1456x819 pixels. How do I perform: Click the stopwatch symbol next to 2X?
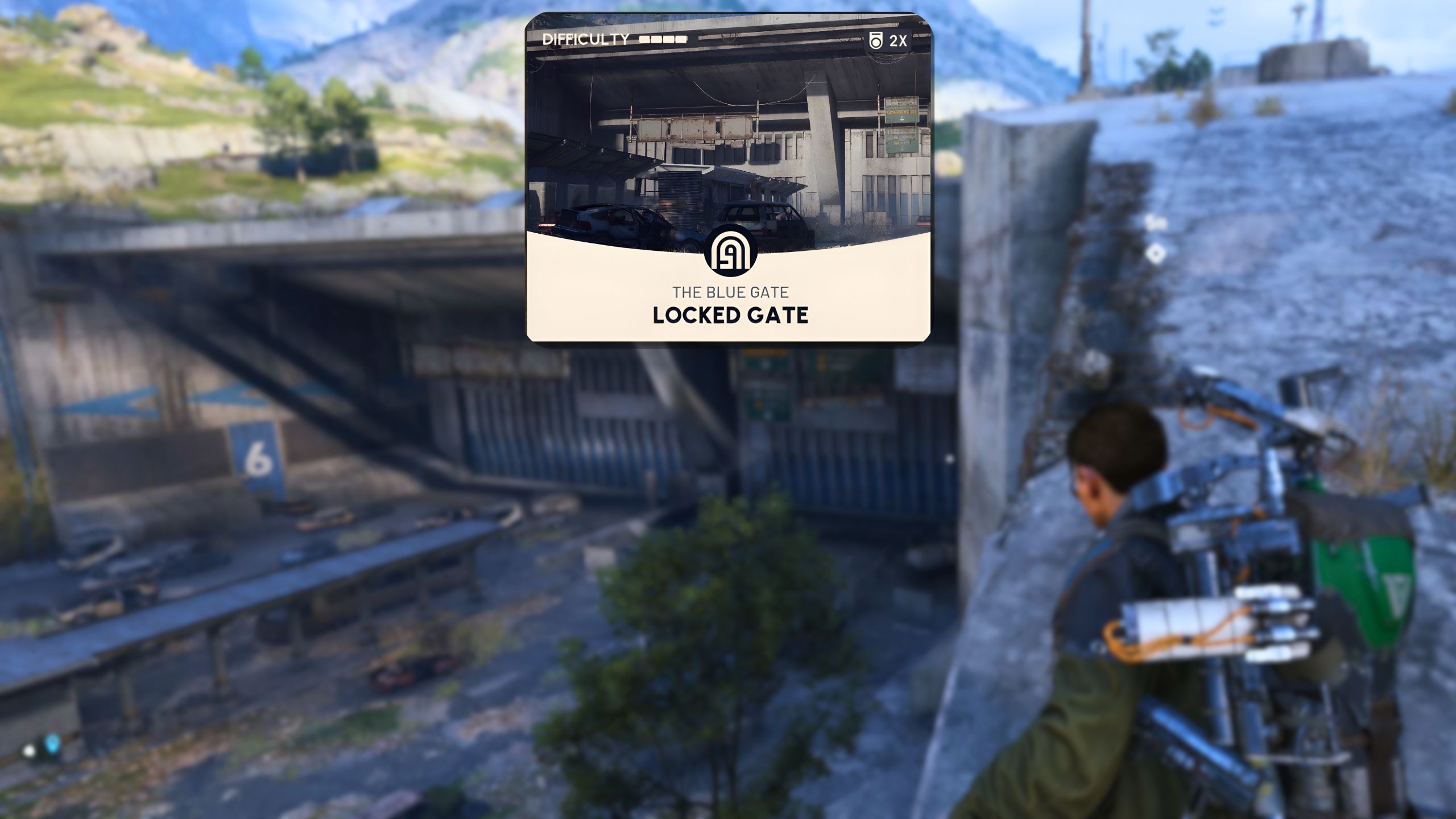click(876, 40)
